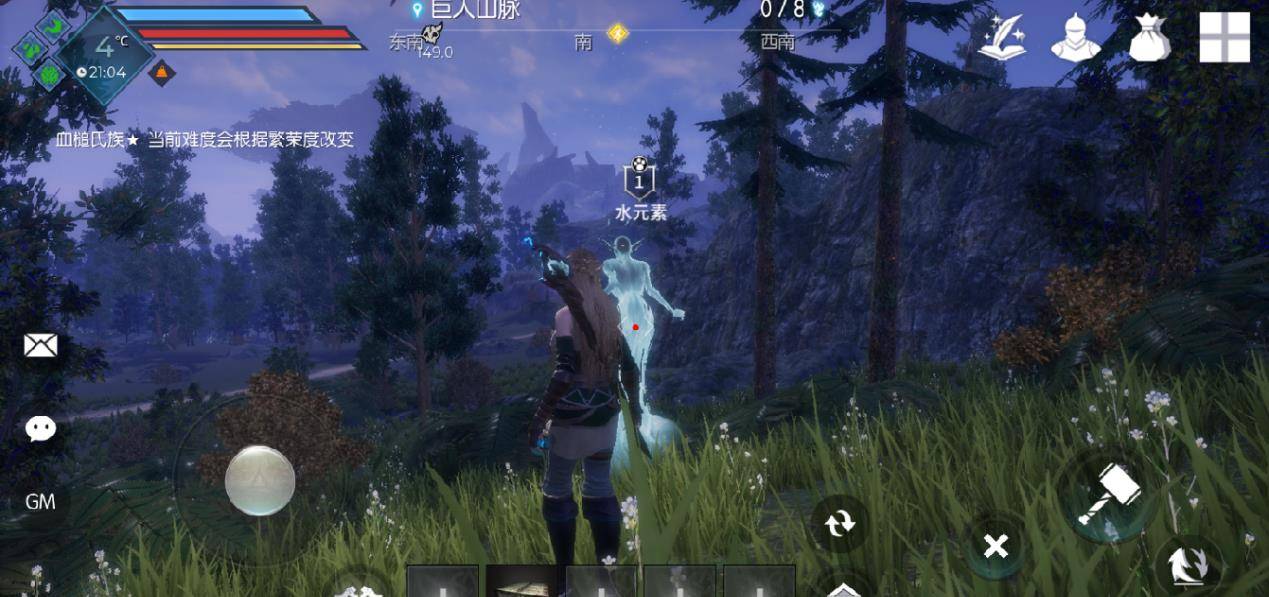Attack with the hammer button

point(1108,495)
